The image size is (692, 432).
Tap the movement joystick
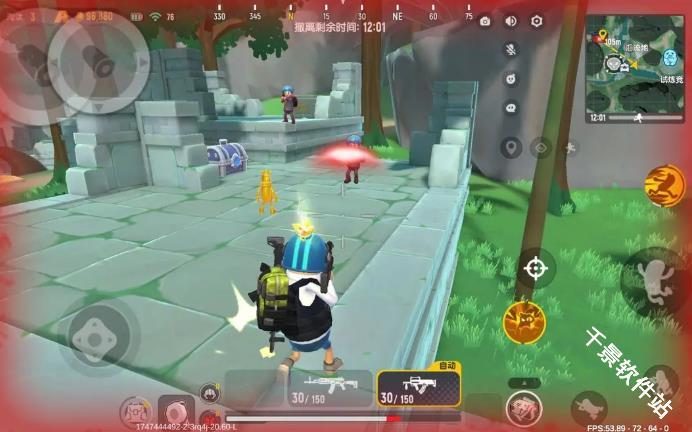[x=94, y=336]
